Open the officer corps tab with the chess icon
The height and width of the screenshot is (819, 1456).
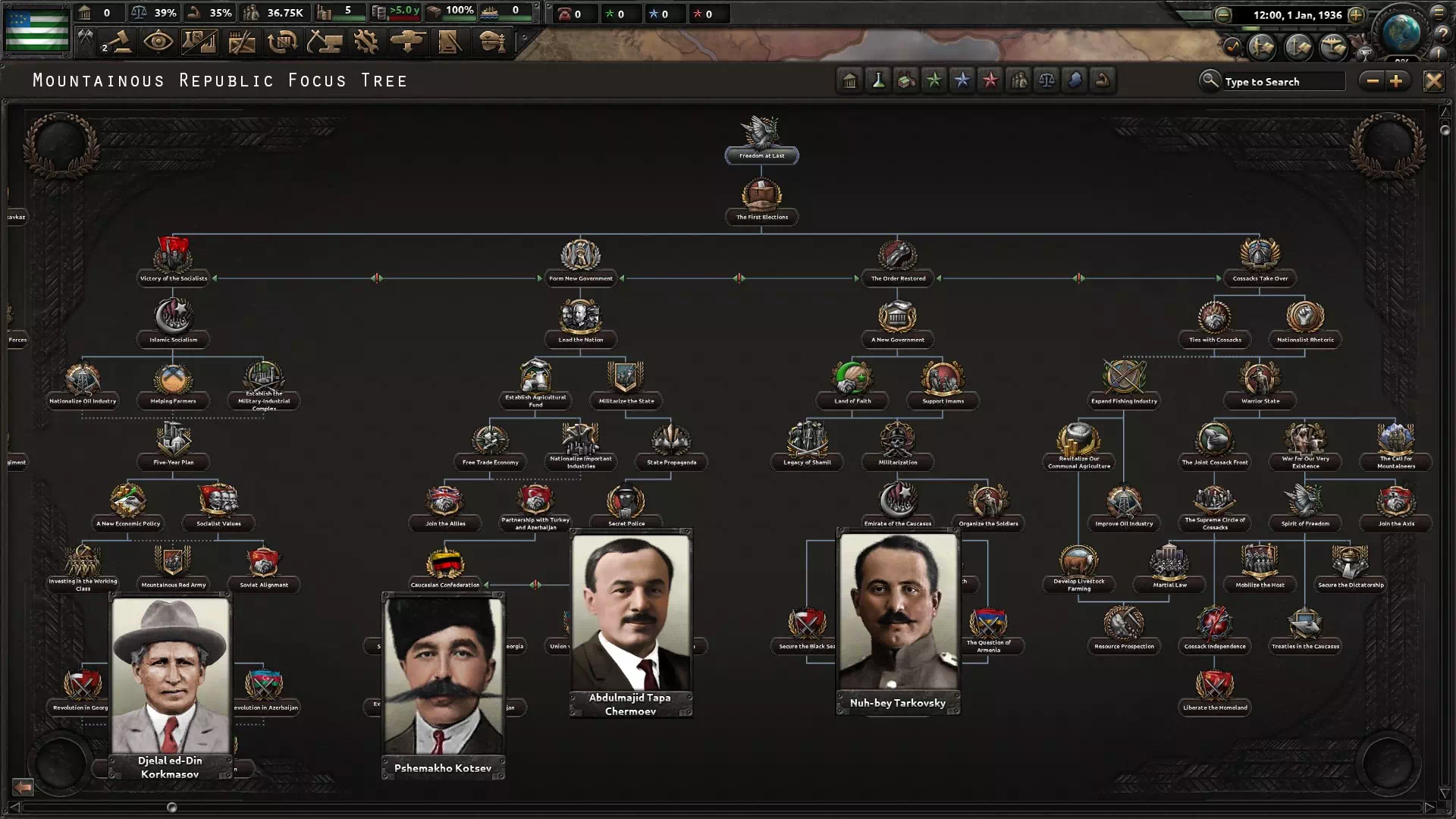click(493, 42)
